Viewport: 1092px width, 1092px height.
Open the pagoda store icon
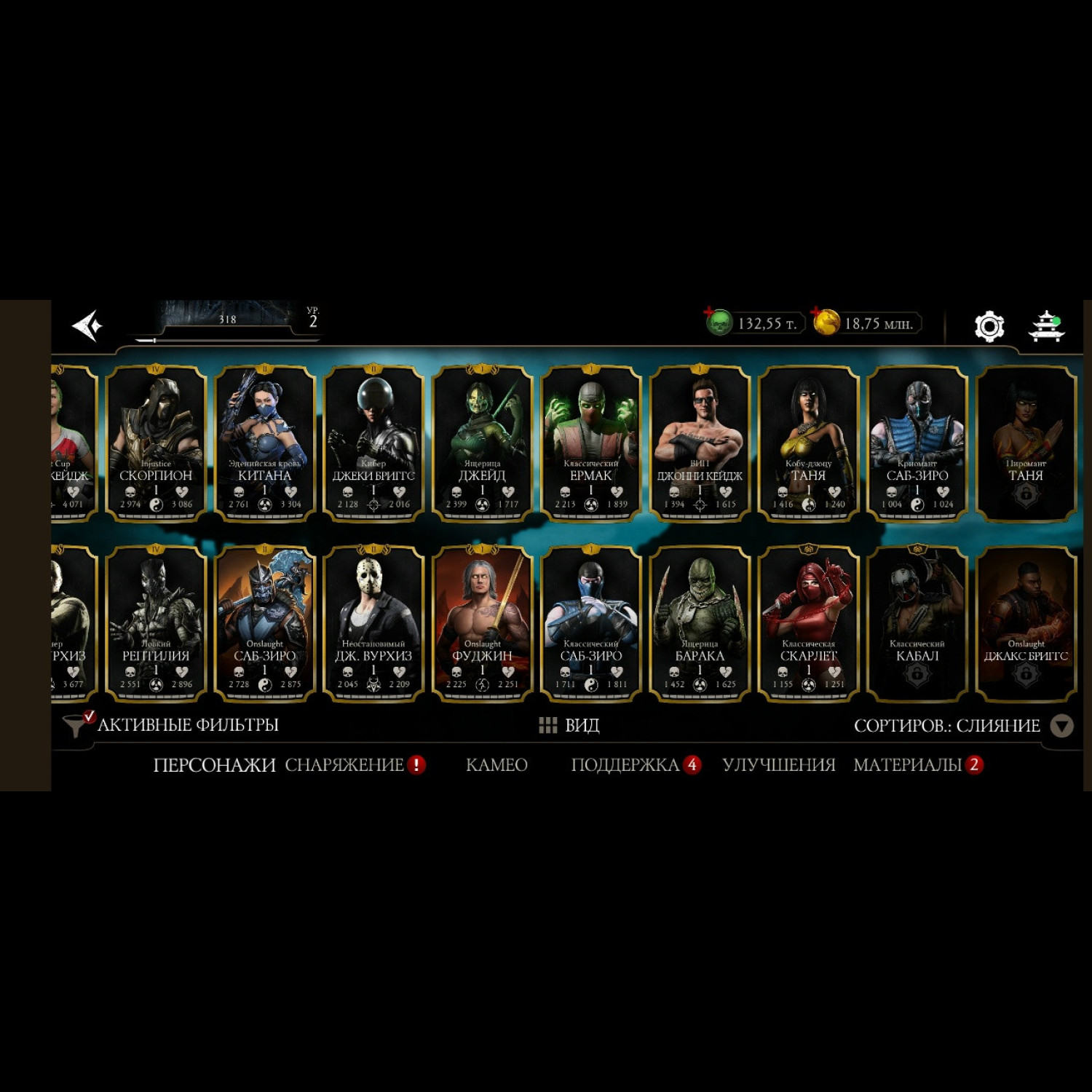1046,326
